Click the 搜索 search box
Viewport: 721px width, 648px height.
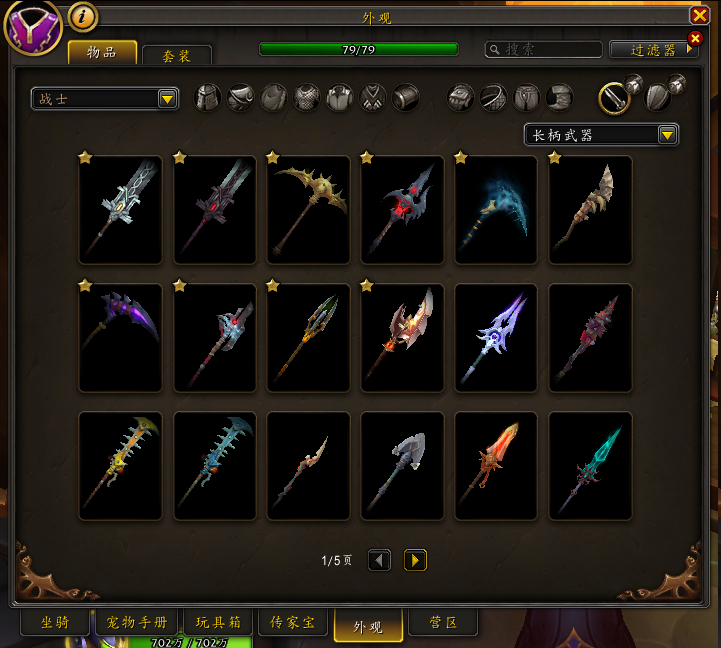(x=544, y=49)
